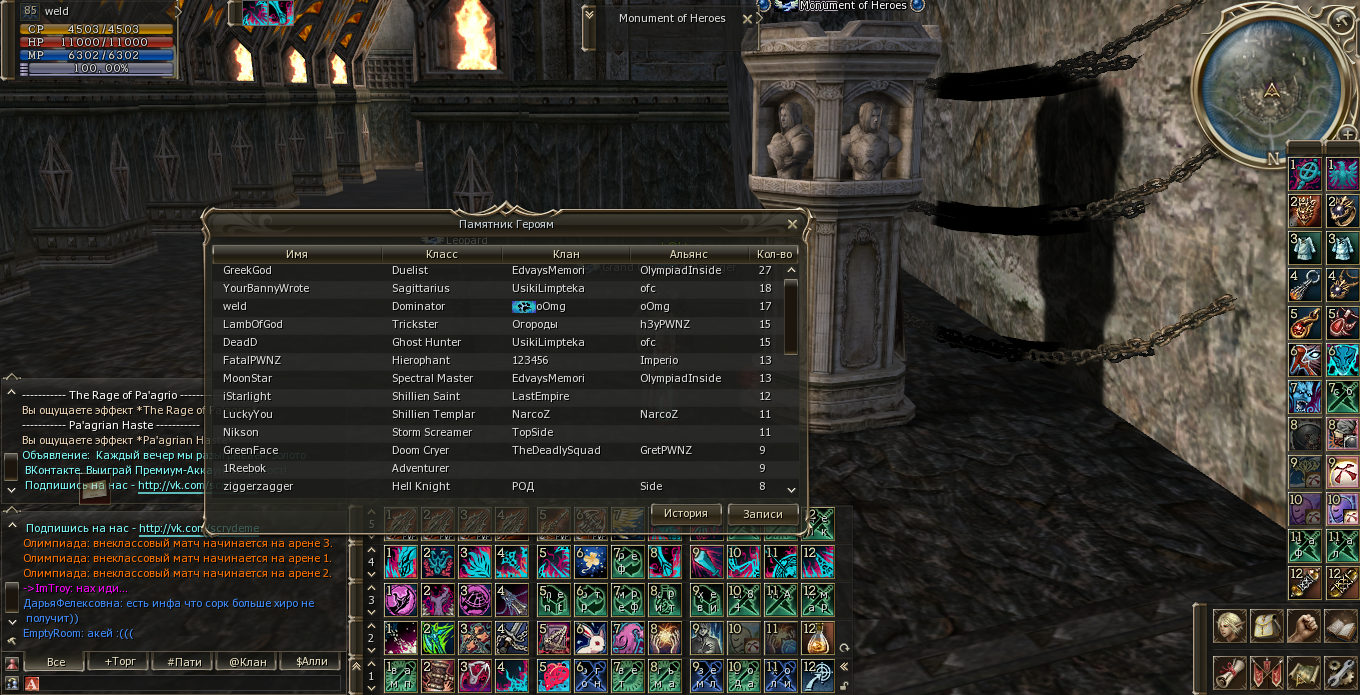Select the Все chat tab

57,662
